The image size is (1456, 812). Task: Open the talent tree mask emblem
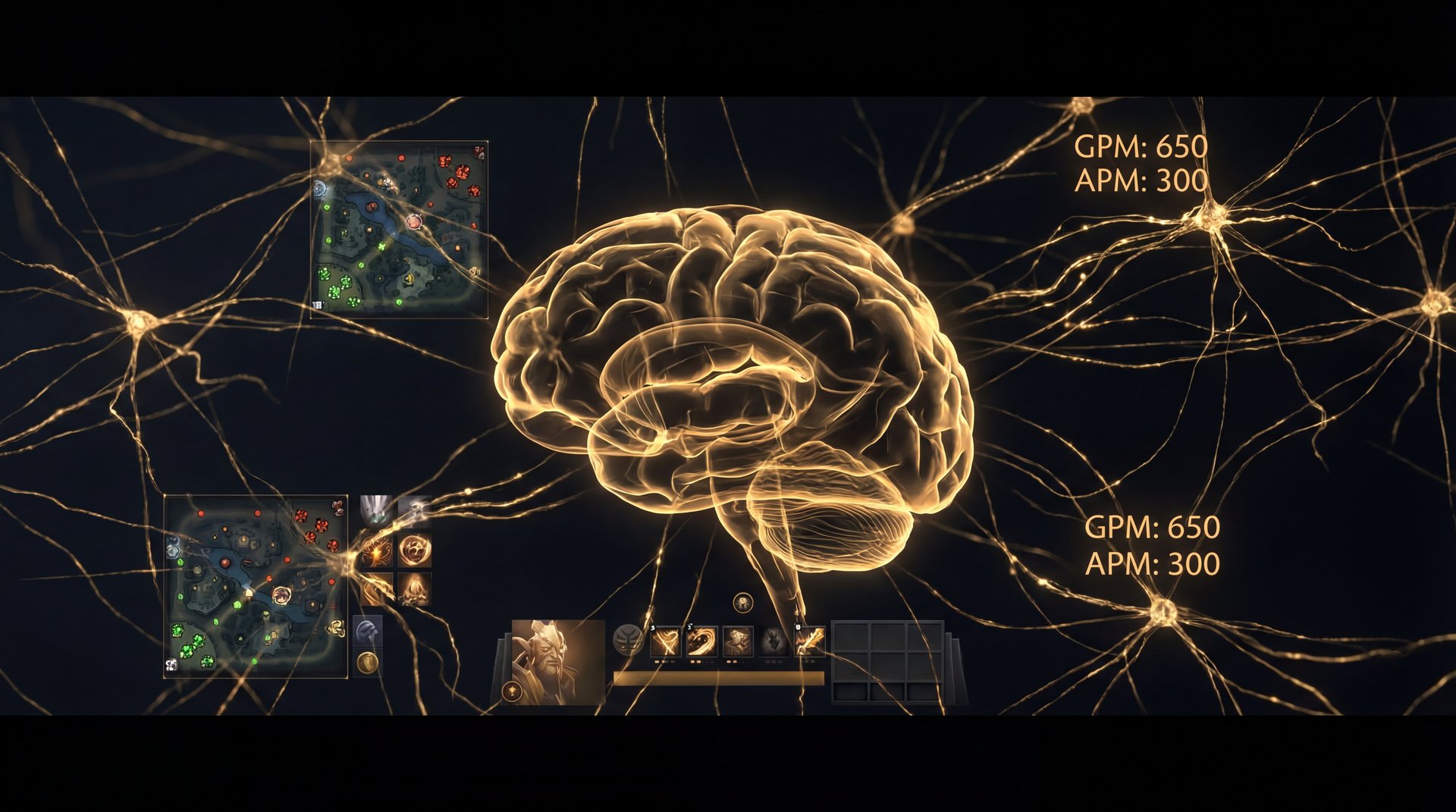point(628,640)
